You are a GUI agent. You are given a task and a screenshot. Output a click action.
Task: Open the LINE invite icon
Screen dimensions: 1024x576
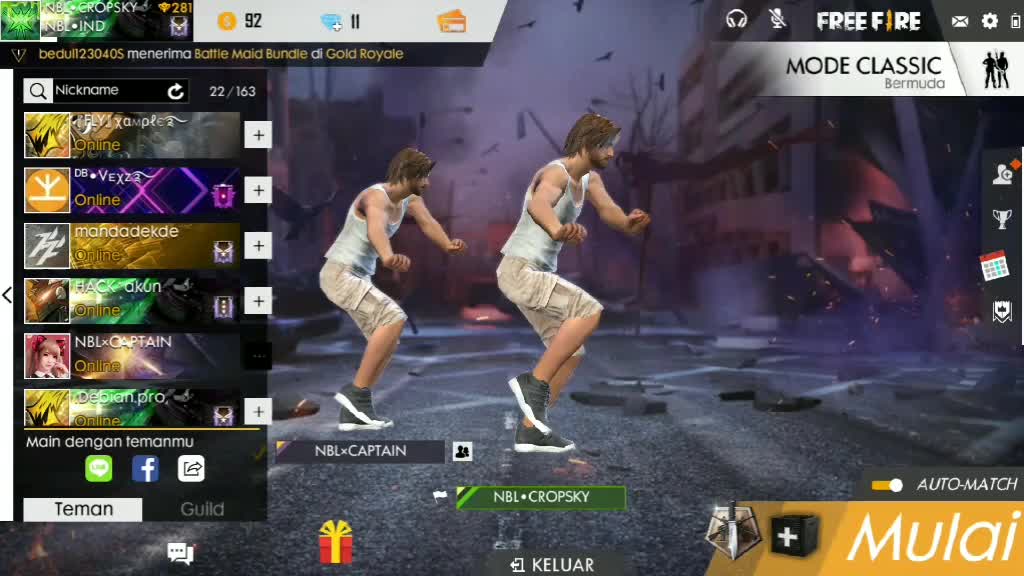pos(99,468)
